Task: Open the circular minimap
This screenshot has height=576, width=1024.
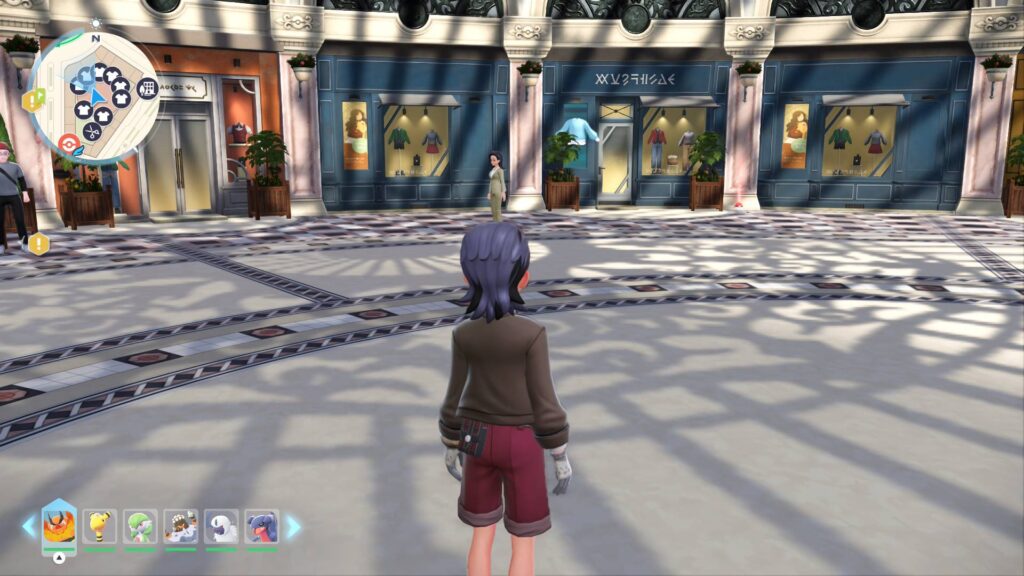Action: pos(94,98)
